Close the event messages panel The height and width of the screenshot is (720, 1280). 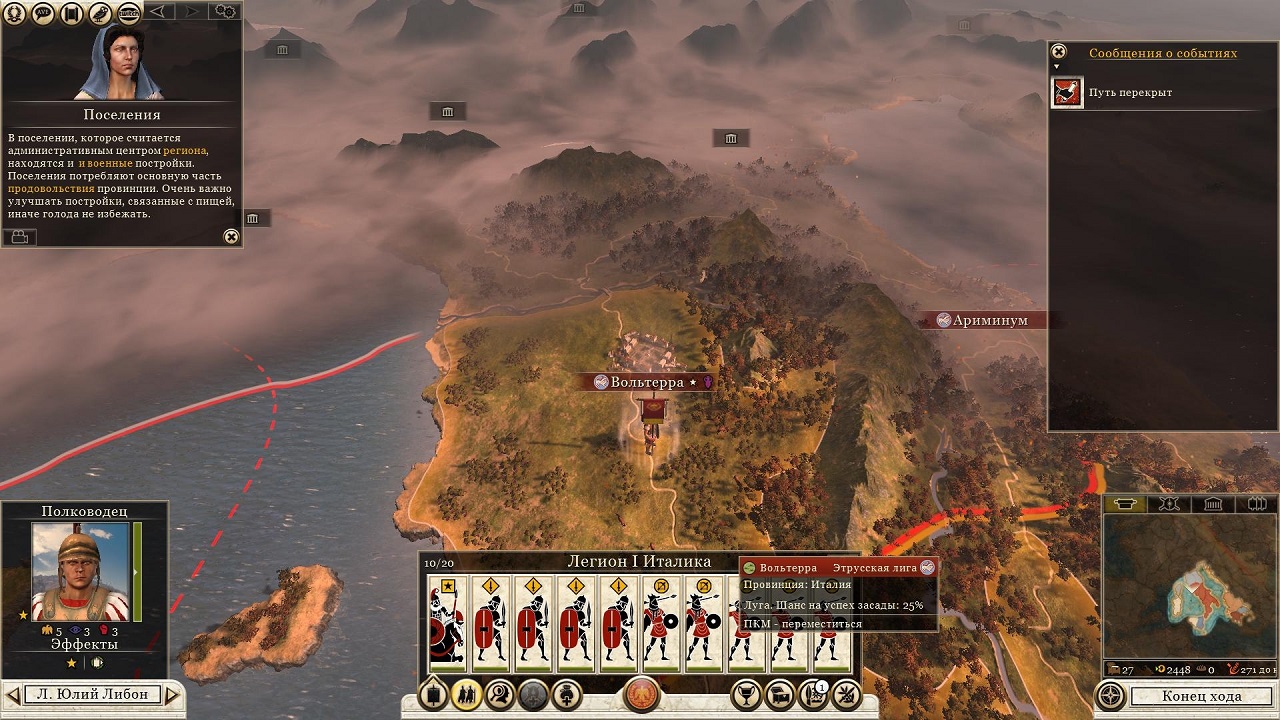pyautogui.click(x=1059, y=52)
